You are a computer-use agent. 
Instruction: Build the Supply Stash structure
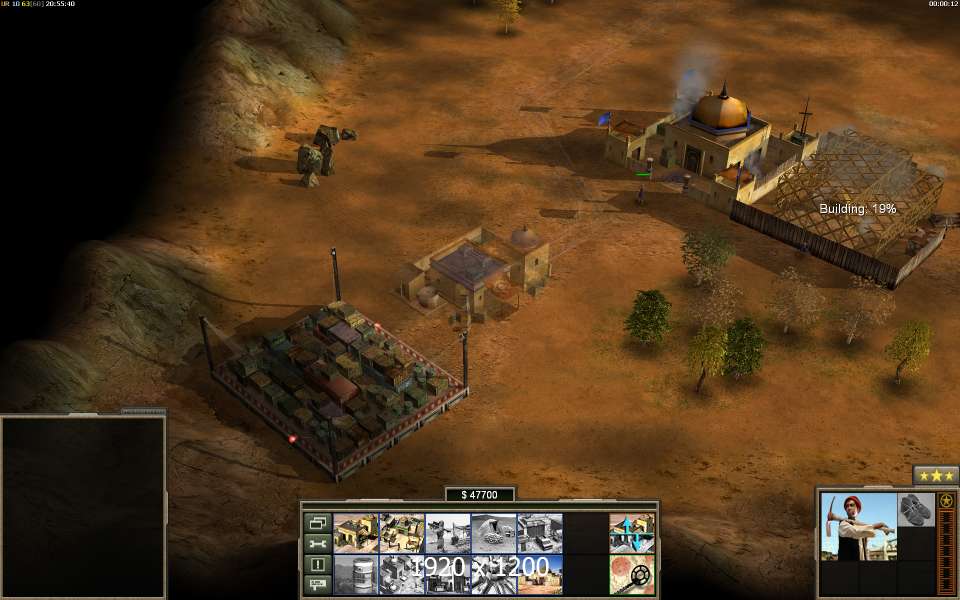pyautogui.click(x=355, y=533)
